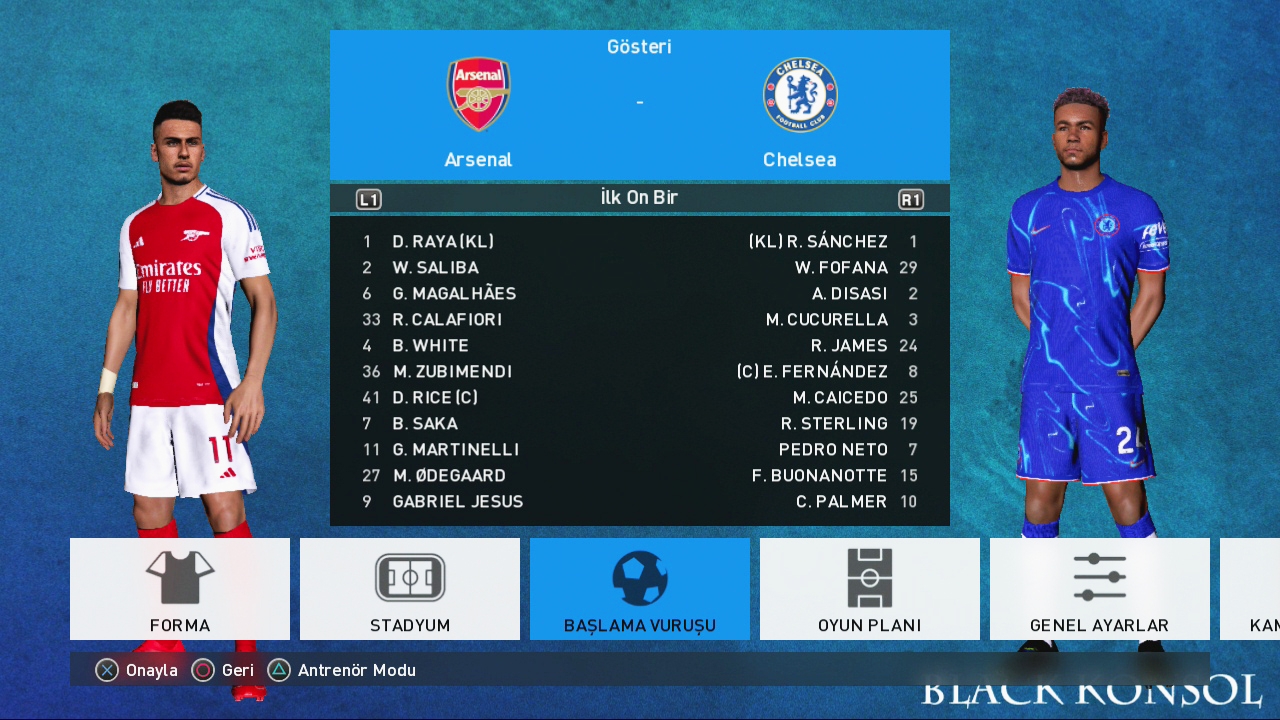
Task: Select the İlk On Bir header tab
Action: pyautogui.click(x=640, y=198)
